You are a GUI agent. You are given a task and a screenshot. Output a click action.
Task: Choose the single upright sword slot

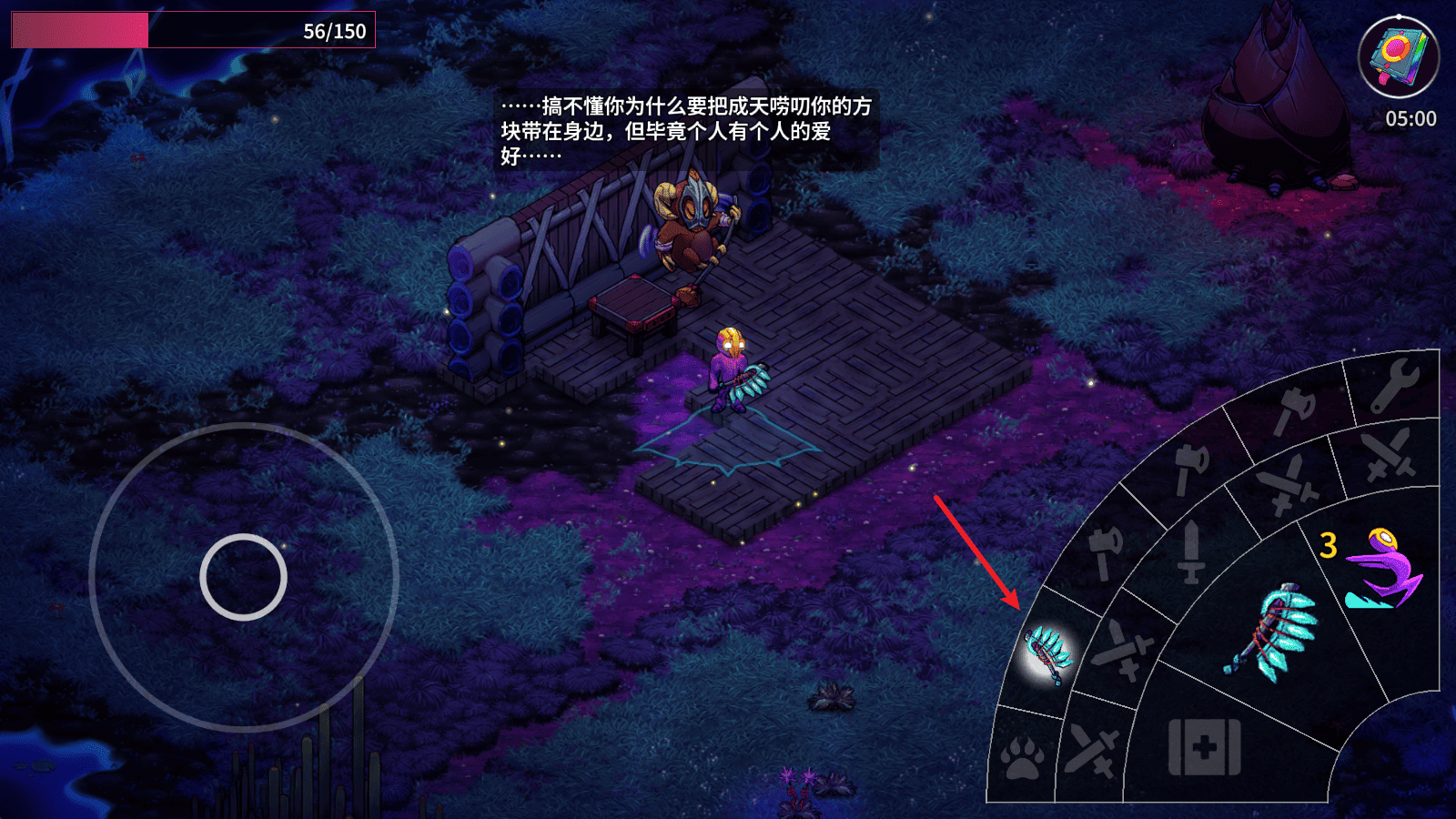pyautogui.click(x=1191, y=551)
